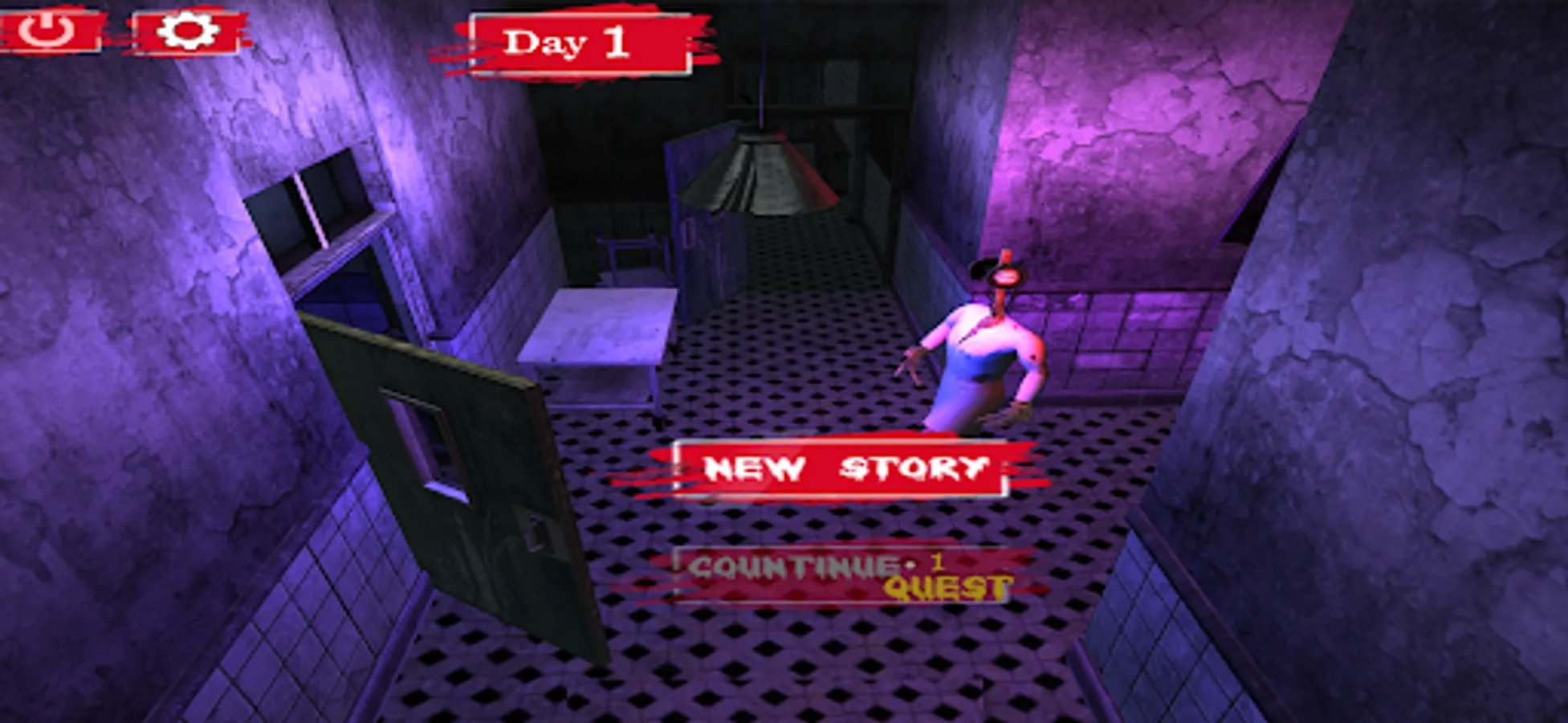This screenshot has width=1568, height=723.
Task: Select the red quit button top-left
Action: [48, 32]
